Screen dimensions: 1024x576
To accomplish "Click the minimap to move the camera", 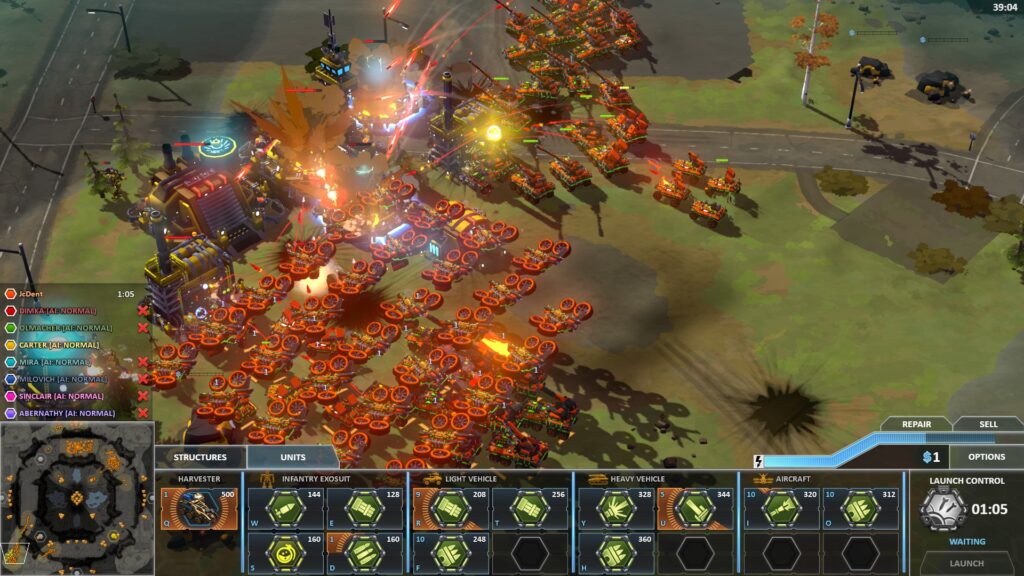I will (77, 498).
